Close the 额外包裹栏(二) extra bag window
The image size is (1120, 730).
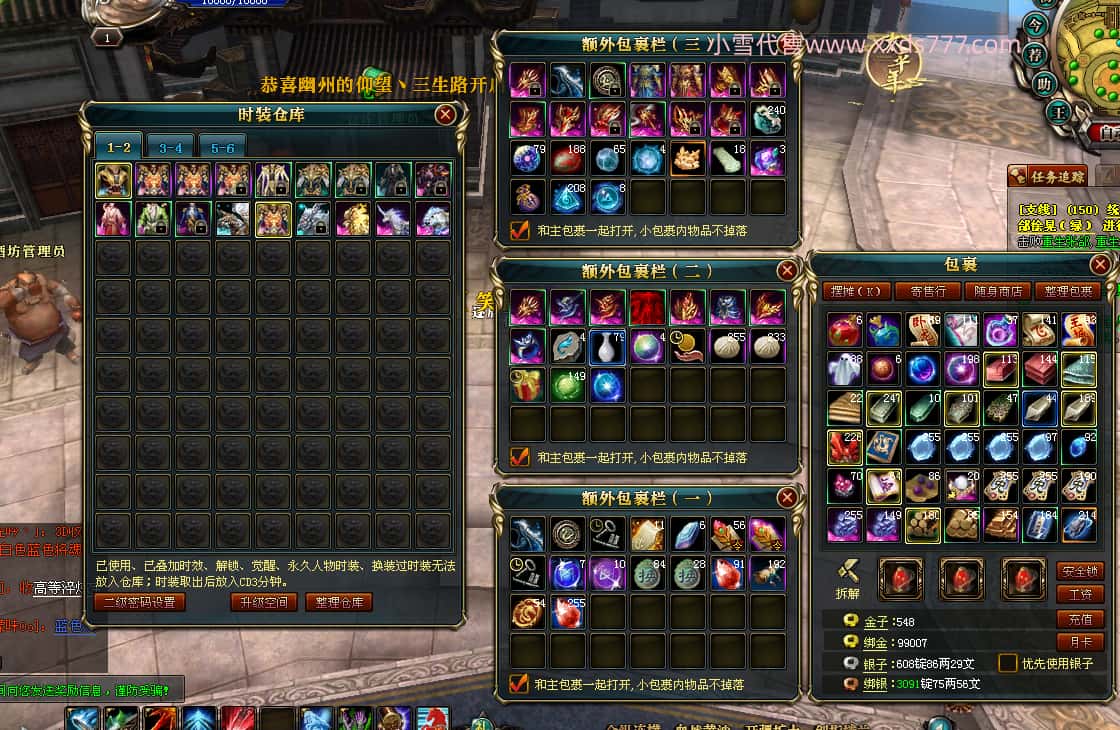(787, 270)
